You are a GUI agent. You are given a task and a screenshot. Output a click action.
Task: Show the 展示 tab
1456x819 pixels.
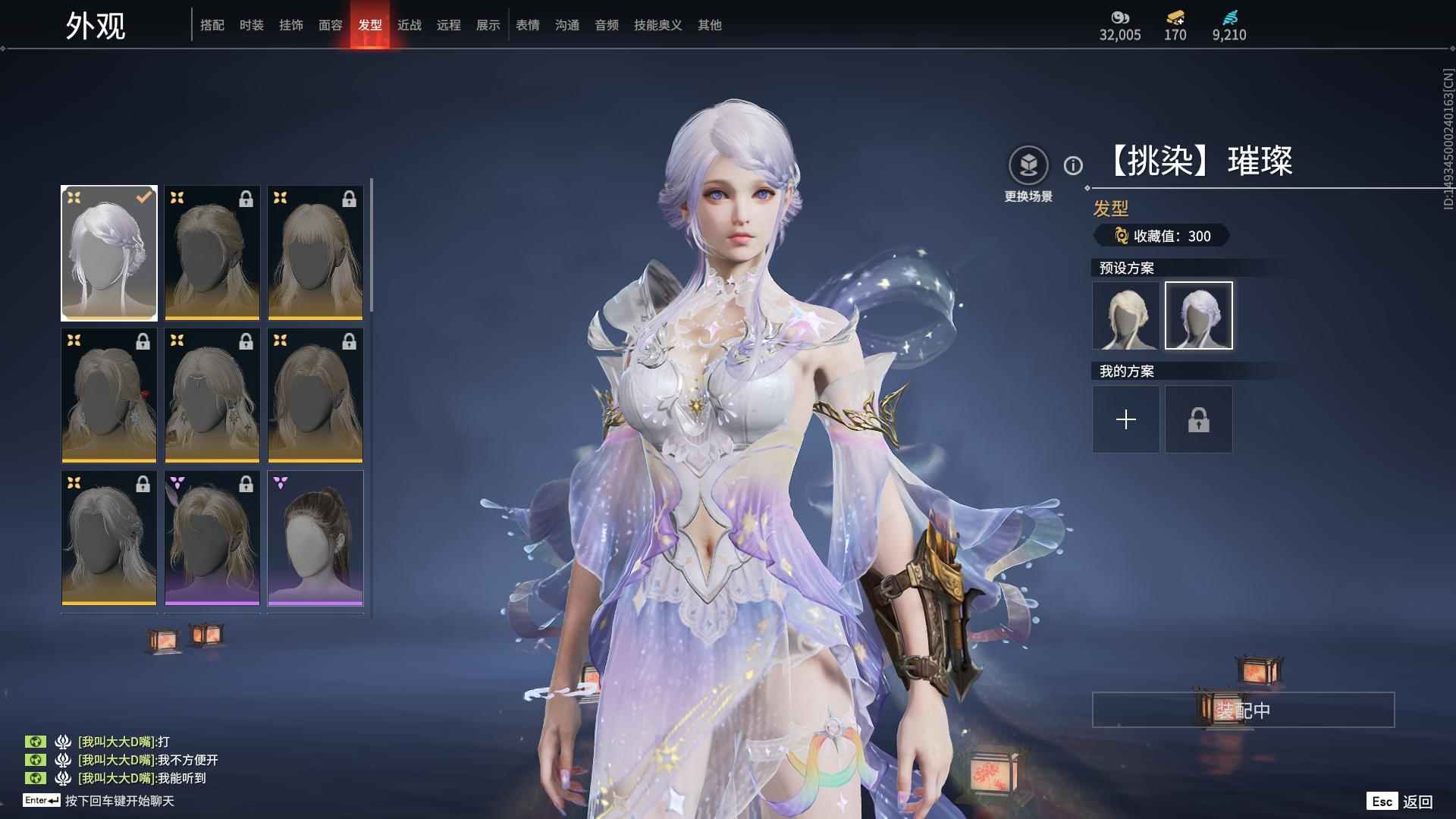(488, 25)
